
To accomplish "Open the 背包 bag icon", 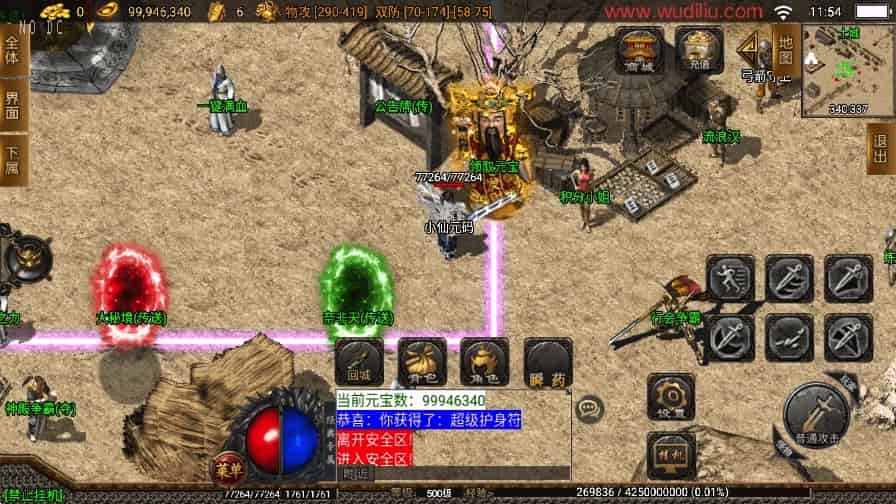I will point(421,361).
